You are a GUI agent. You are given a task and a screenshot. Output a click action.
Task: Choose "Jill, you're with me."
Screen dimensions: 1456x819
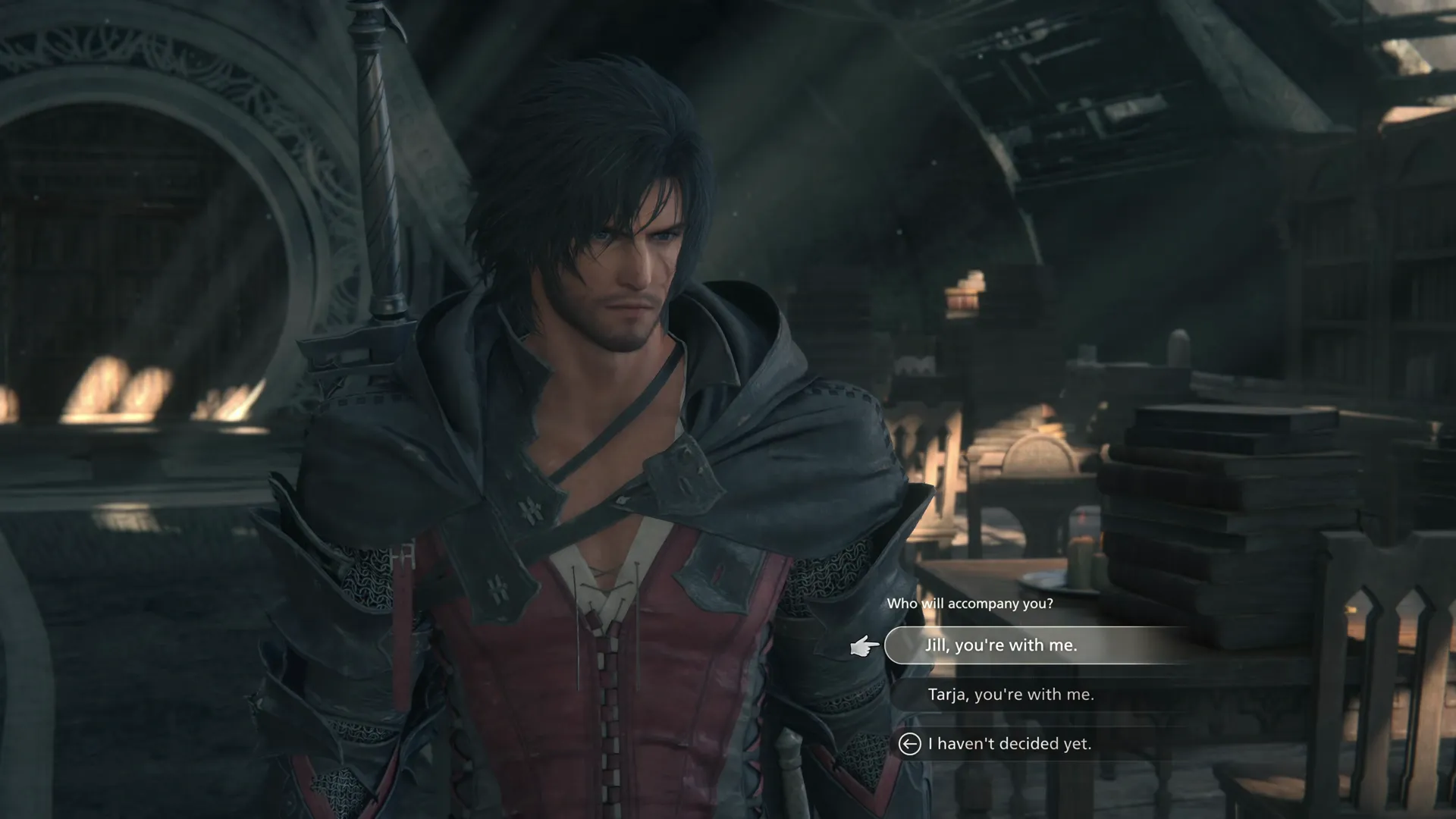tap(1000, 645)
